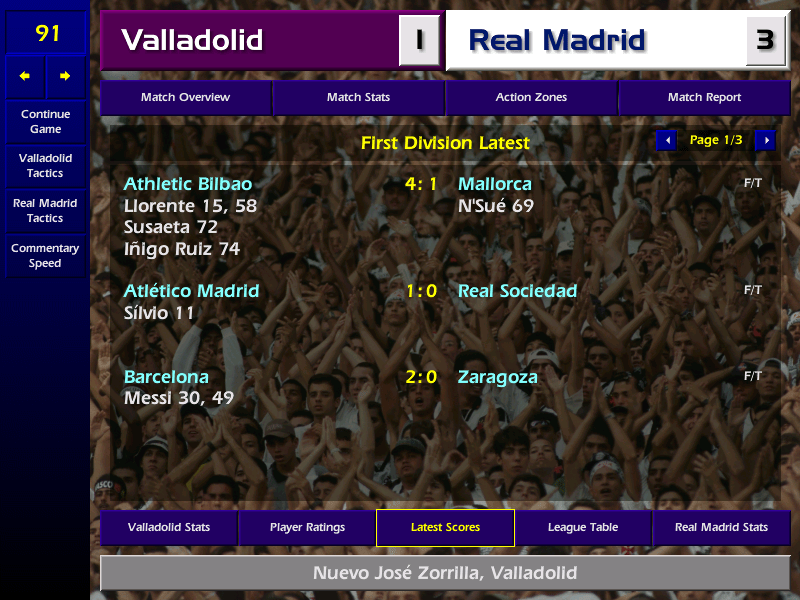Show Real Madrid Stats
The width and height of the screenshot is (800, 600).
tap(721, 527)
